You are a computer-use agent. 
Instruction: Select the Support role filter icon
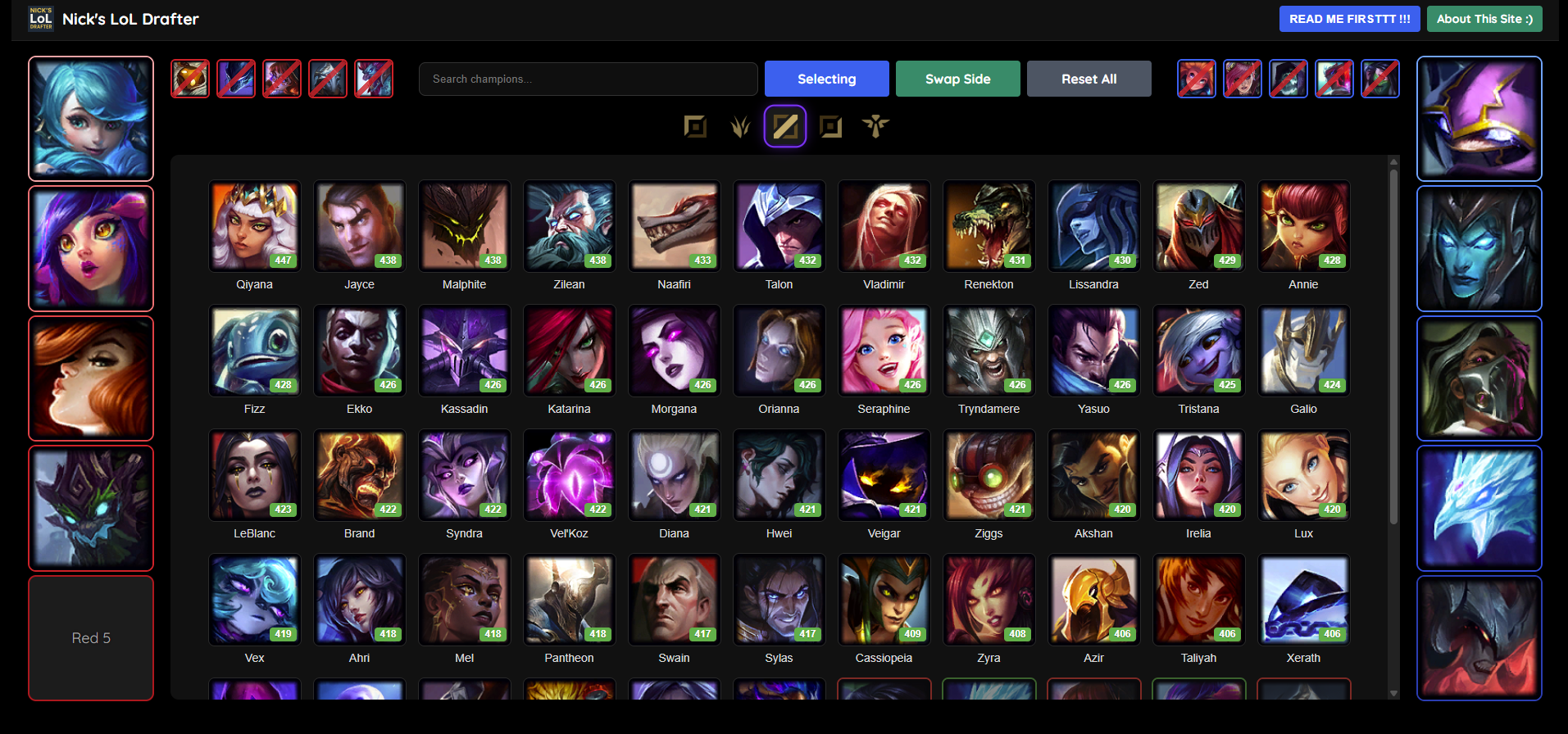point(875,125)
